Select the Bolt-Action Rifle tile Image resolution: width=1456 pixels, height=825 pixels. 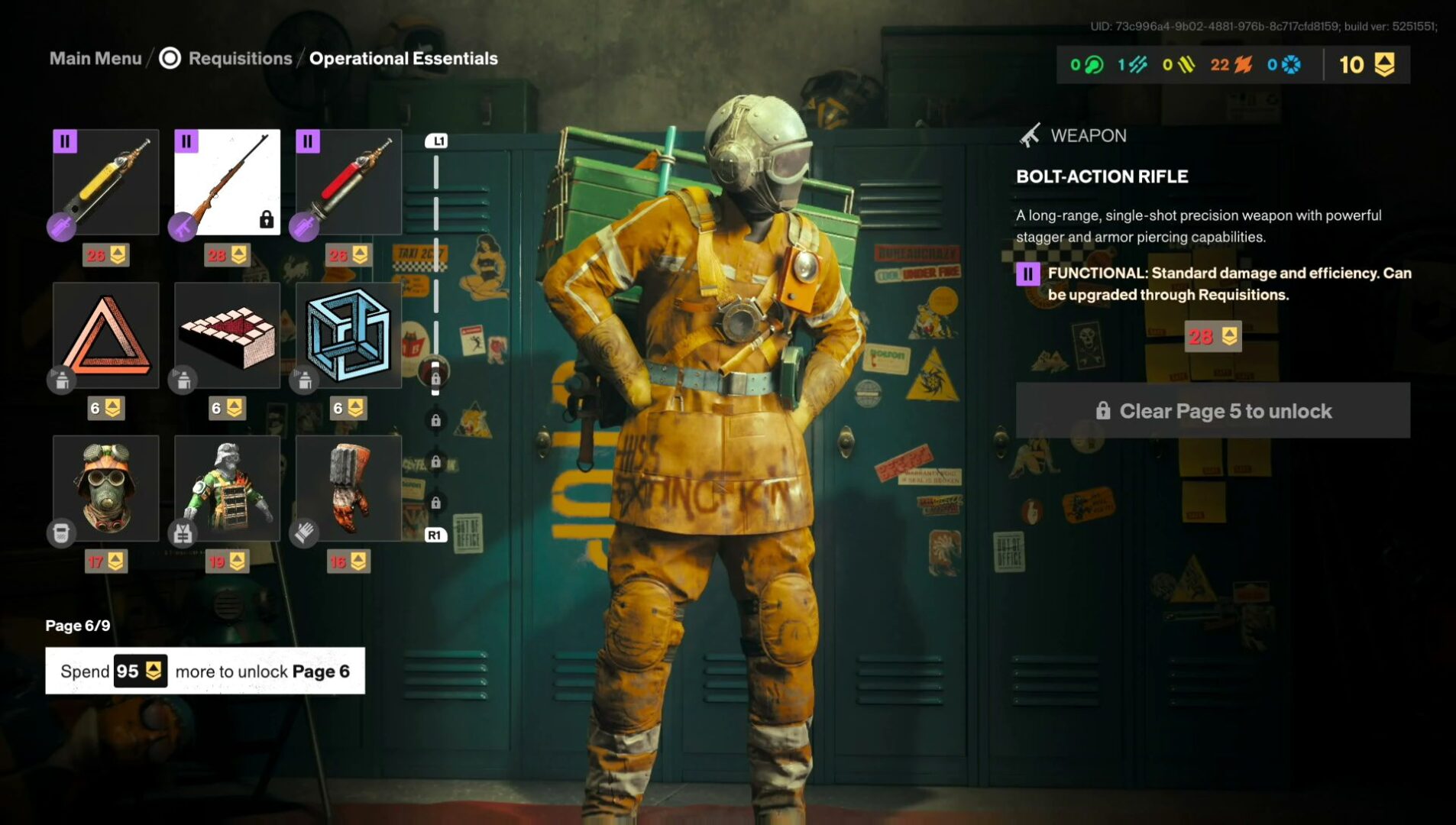(228, 182)
